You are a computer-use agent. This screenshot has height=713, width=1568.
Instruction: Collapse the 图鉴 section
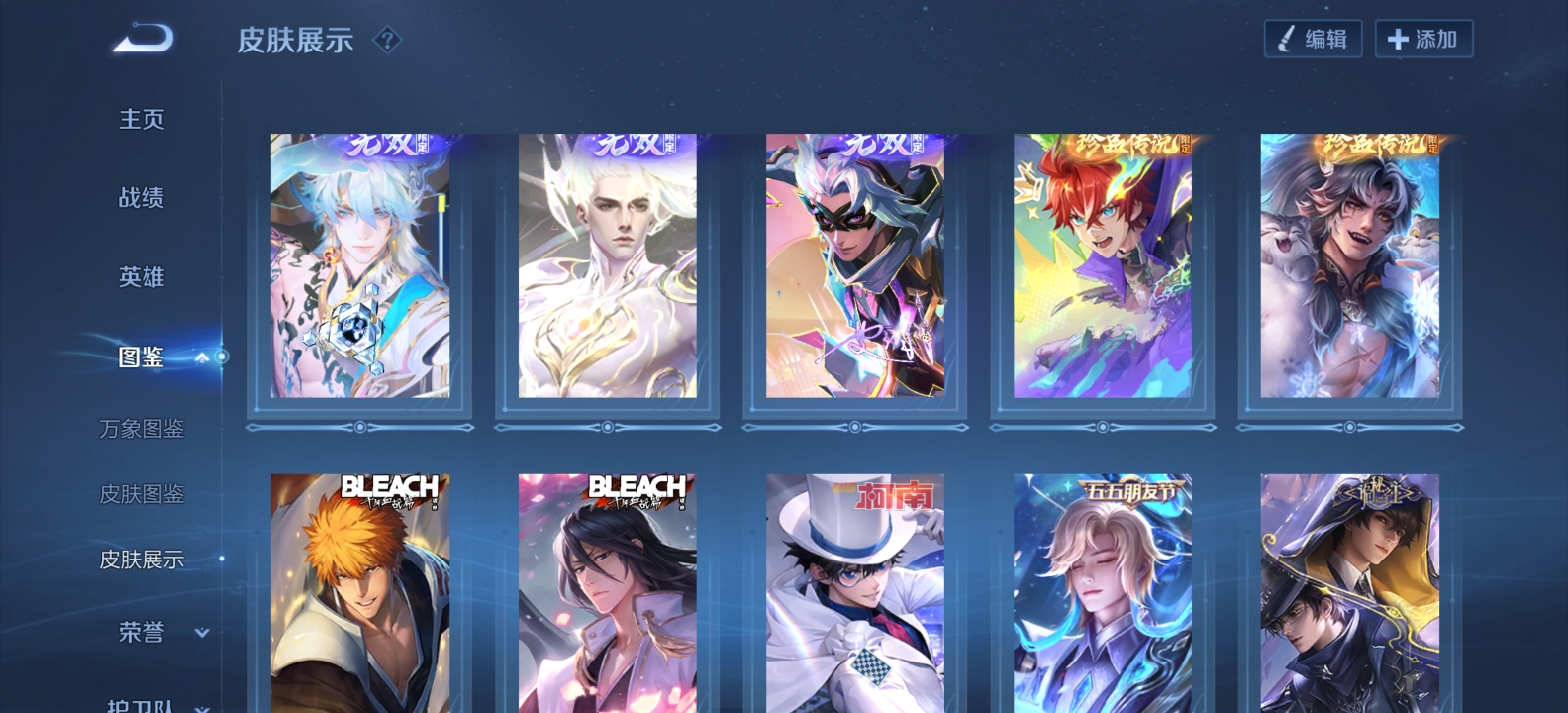201,357
